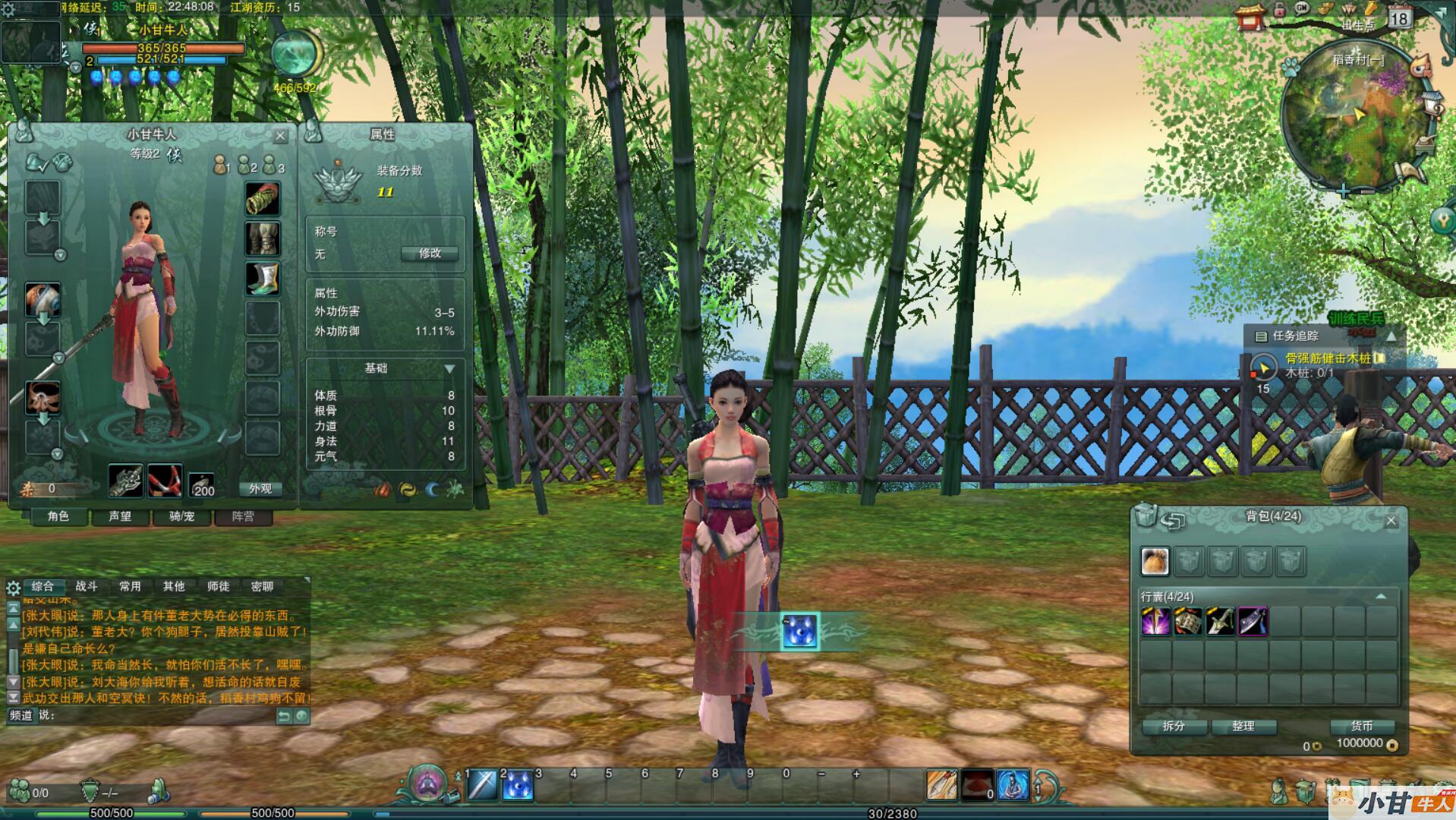
Task: Select the purple dagger item in bag
Action: tap(1253, 622)
